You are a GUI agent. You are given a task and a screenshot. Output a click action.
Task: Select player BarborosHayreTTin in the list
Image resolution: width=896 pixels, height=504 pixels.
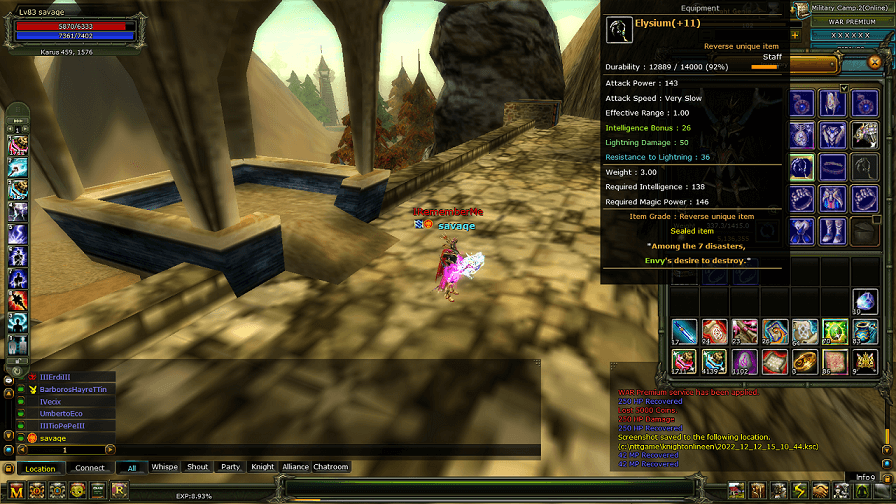tap(72, 389)
